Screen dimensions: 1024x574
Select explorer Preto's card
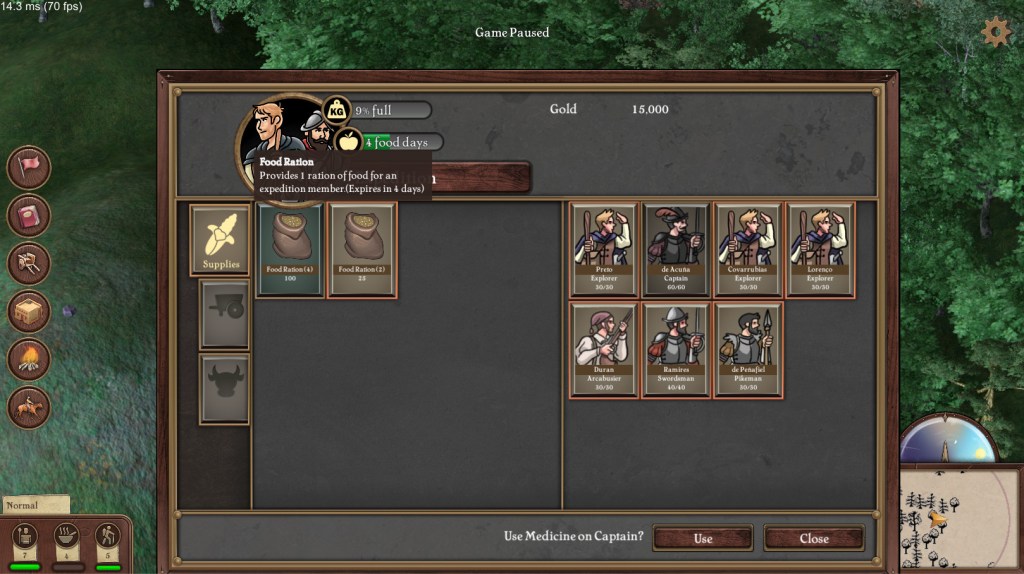[604, 250]
